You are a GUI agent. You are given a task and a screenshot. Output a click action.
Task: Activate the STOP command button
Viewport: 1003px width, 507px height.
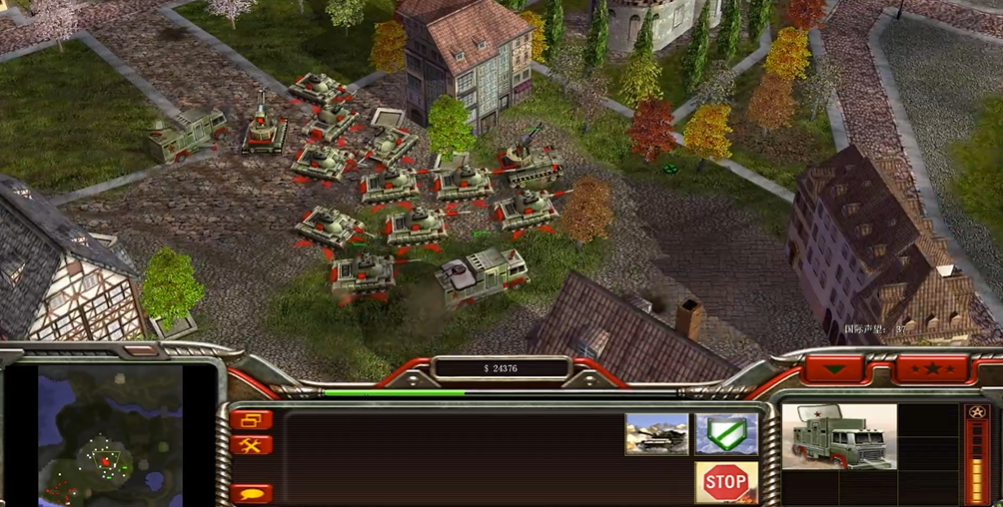coord(725,483)
